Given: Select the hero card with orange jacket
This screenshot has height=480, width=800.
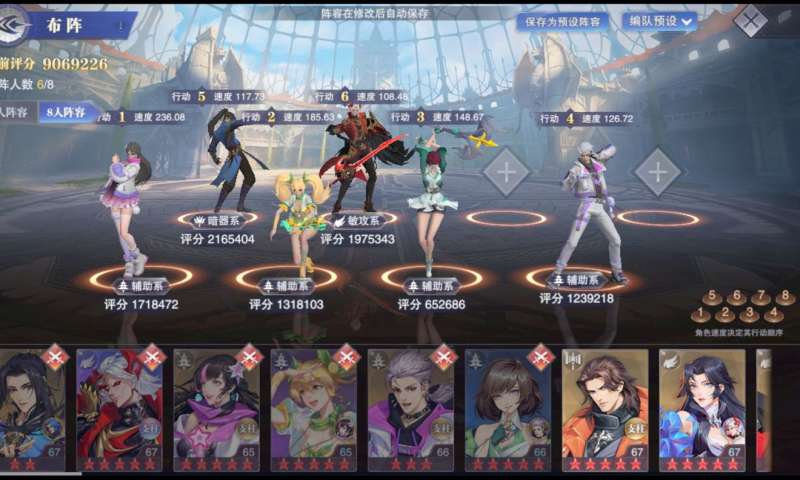Looking at the screenshot, I should pos(604,408).
